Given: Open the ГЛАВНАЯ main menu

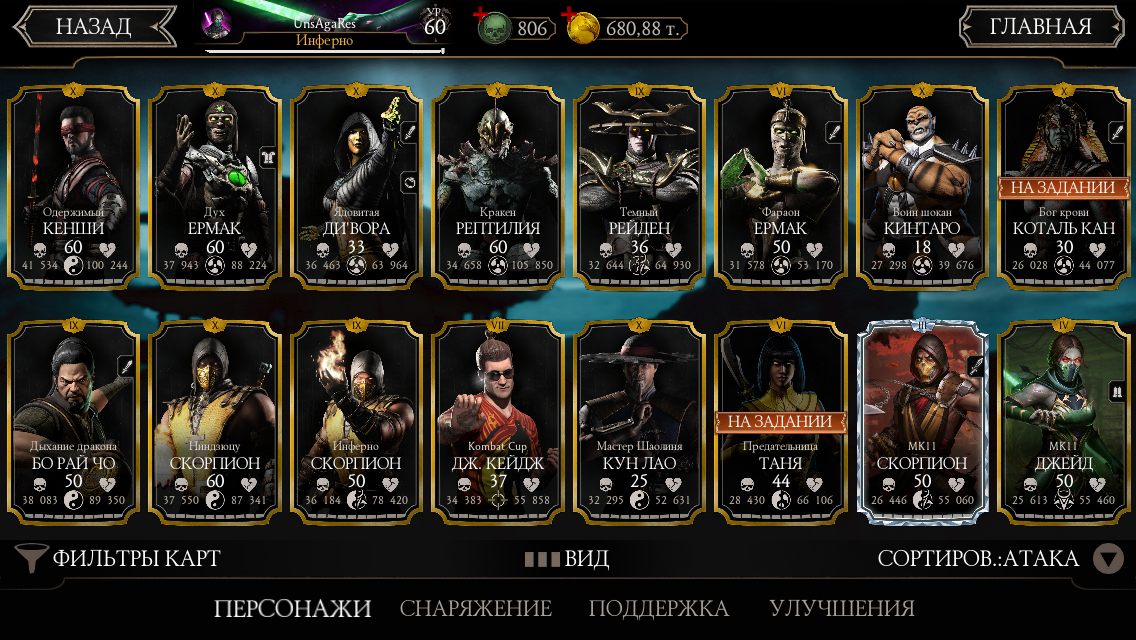Looking at the screenshot, I should click(x=1040, y=27).
